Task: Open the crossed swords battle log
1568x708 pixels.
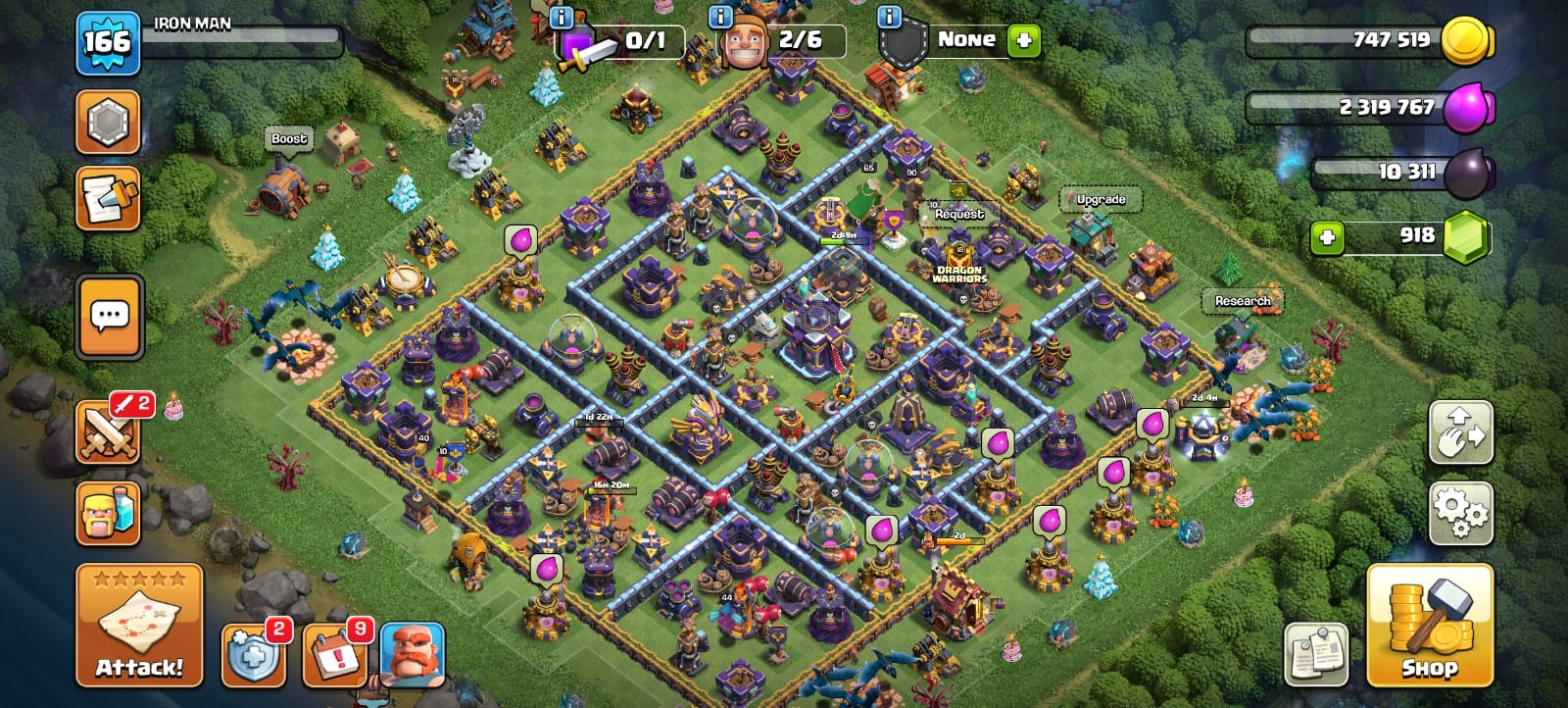Action: click(108, 431)
